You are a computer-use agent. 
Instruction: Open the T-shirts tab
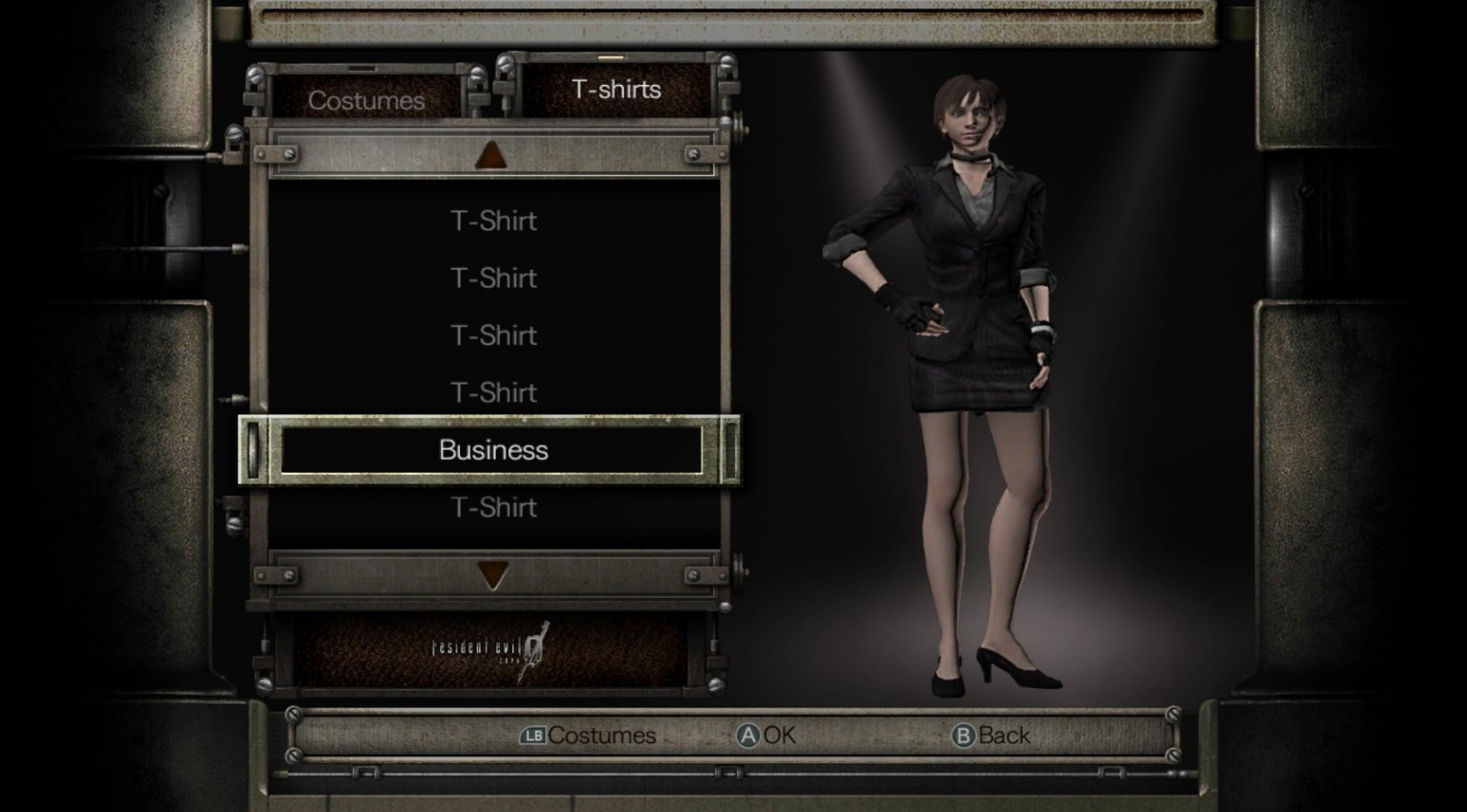[616, 89]
